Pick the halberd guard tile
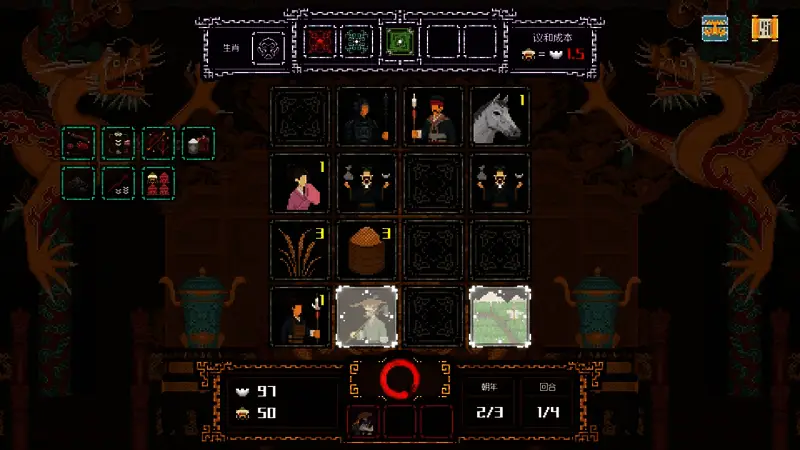Viewport: 800px width, 450px height. [x=299, y=316]
